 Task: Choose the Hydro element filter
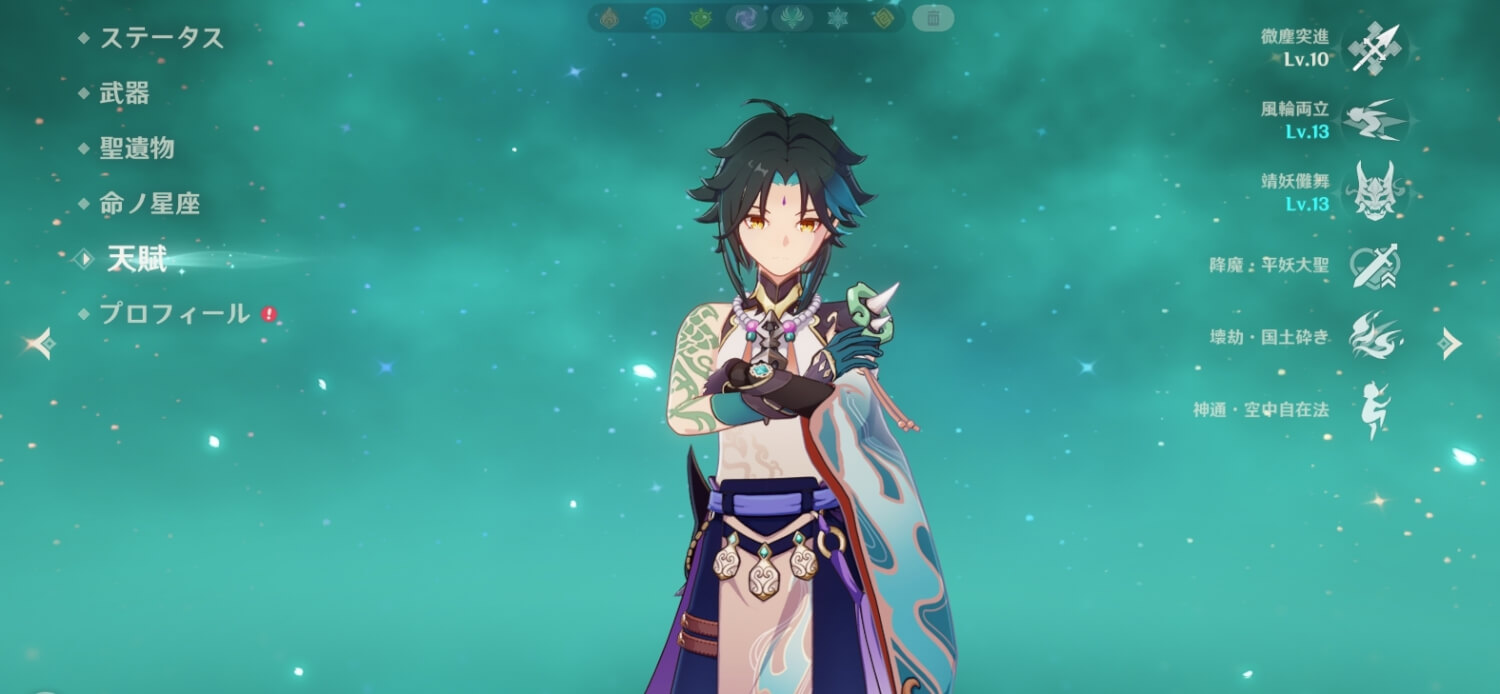(654, 17)
